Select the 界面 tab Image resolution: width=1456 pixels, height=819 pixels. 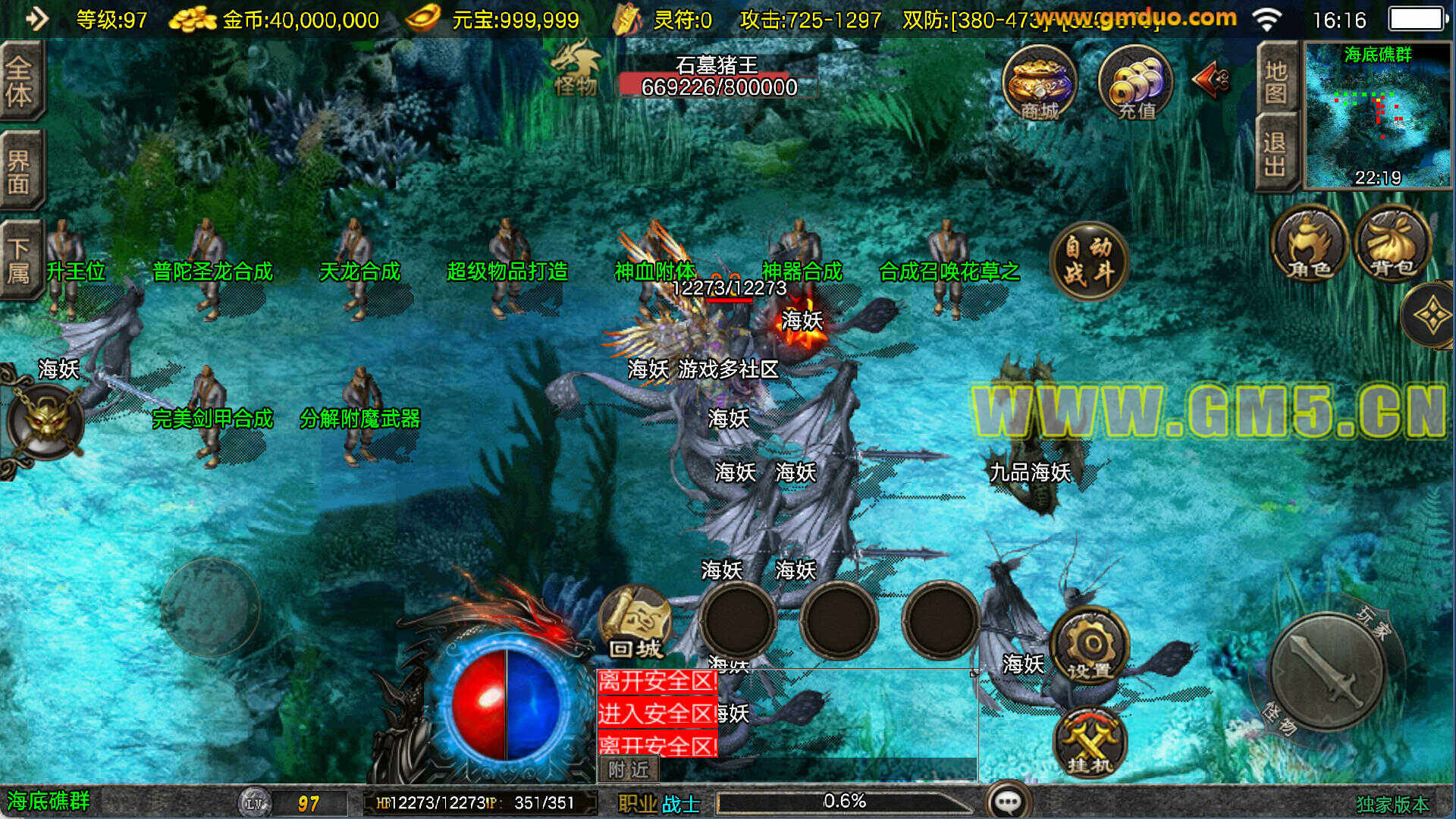point(20,171)
